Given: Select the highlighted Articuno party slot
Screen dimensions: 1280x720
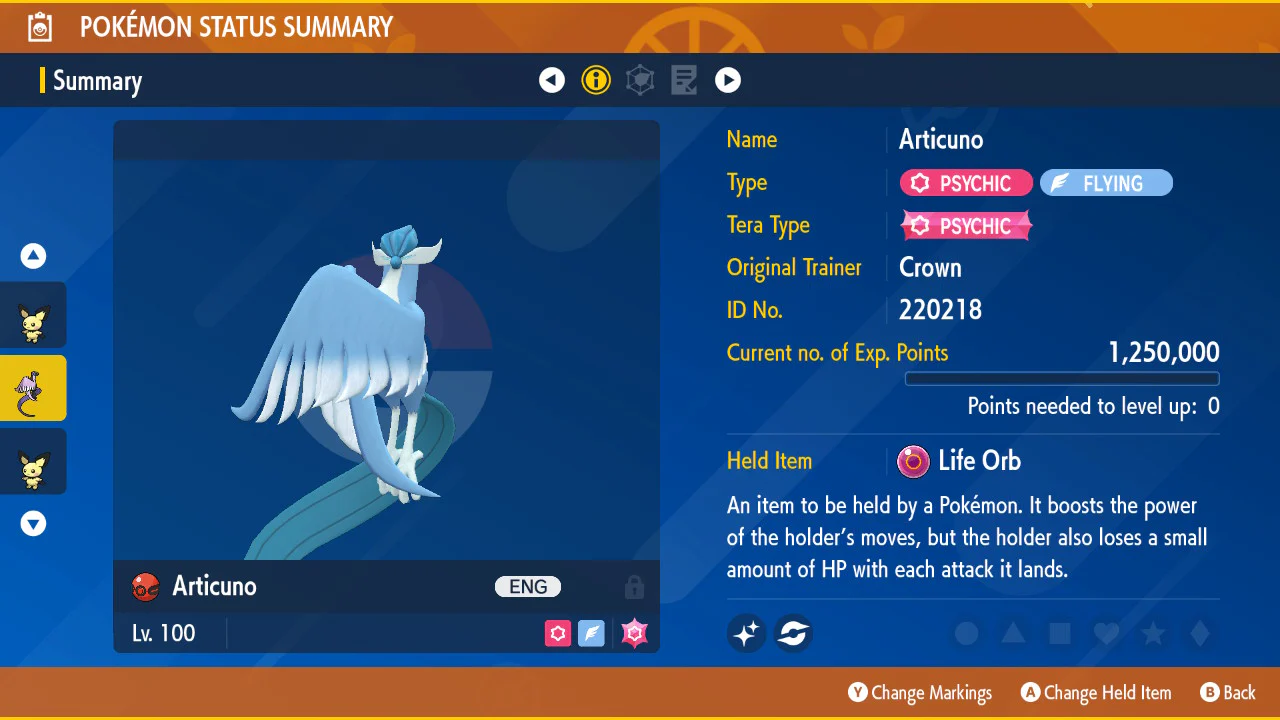Looking at the screenshot, I should [33, 388].
